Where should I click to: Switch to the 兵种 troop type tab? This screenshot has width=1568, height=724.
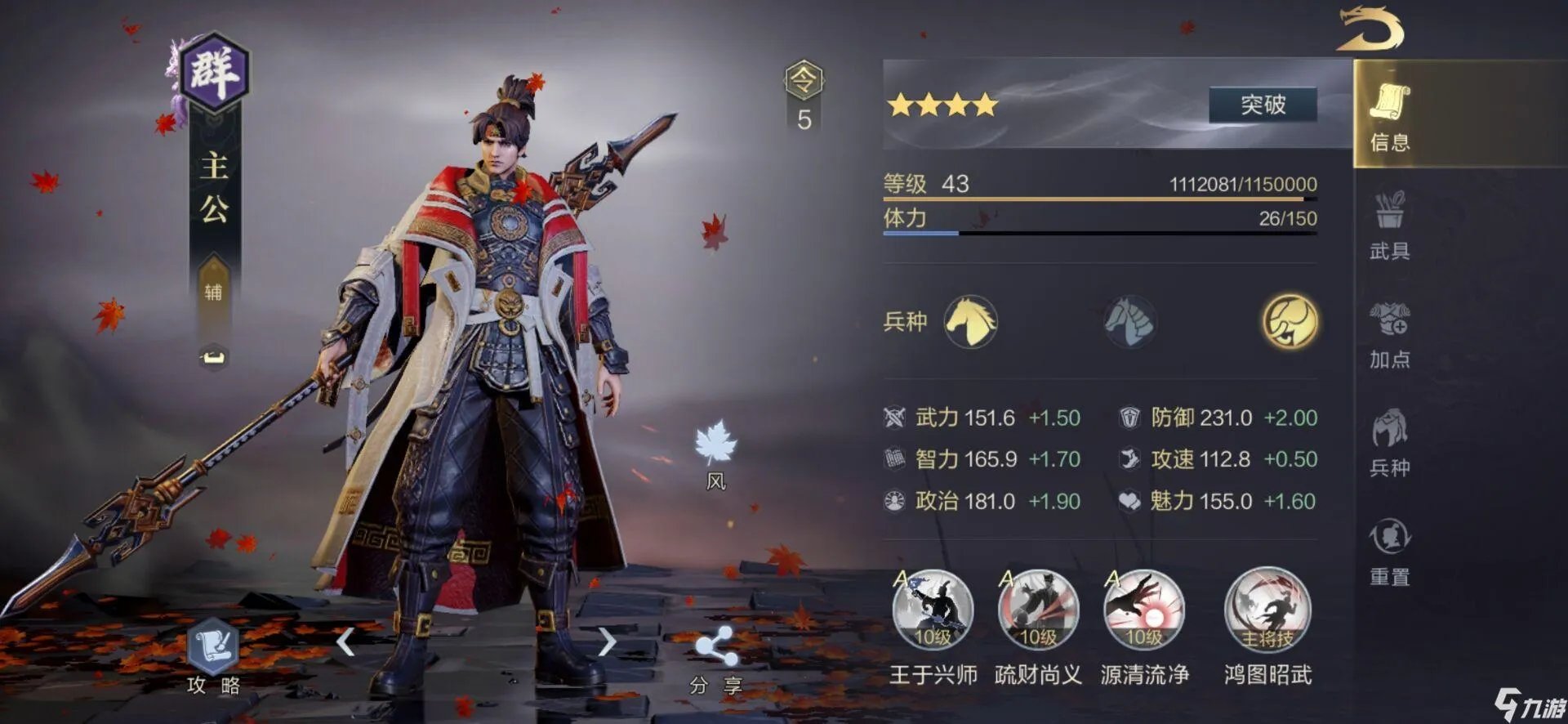[1389, 442]
